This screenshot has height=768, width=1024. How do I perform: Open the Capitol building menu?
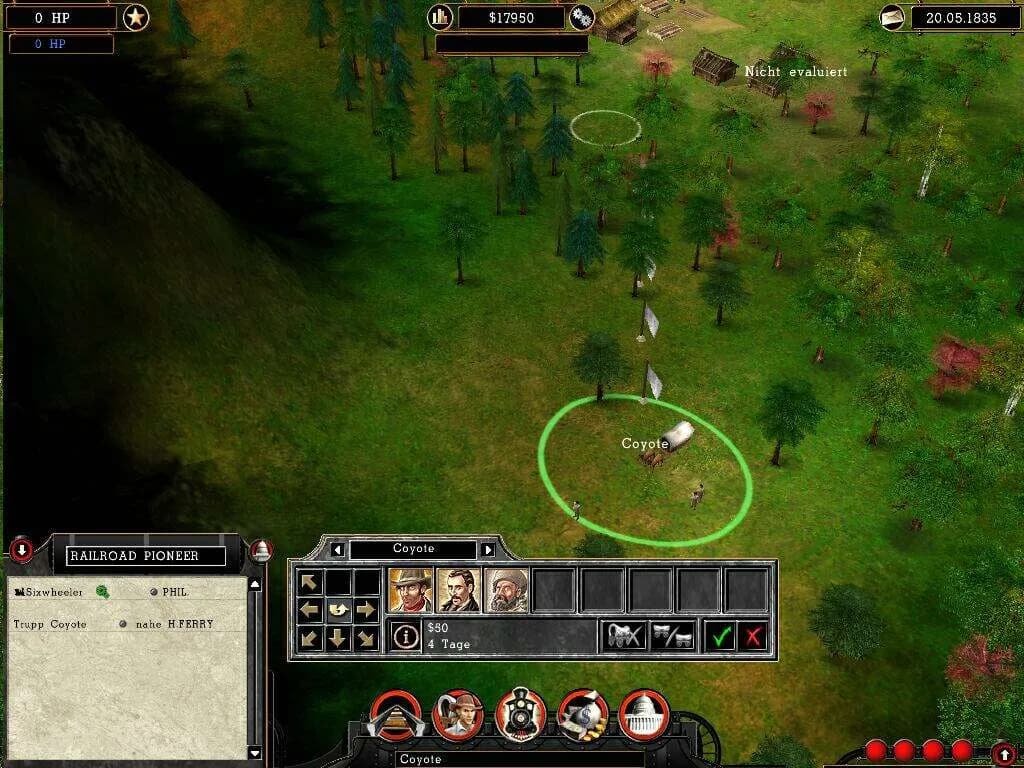644,714
